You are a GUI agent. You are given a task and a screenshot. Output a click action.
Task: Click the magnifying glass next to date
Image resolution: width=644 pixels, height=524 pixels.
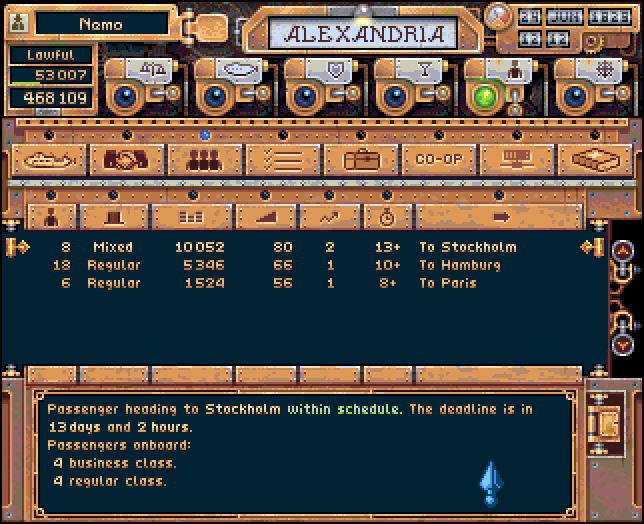[x=497, y=16]
